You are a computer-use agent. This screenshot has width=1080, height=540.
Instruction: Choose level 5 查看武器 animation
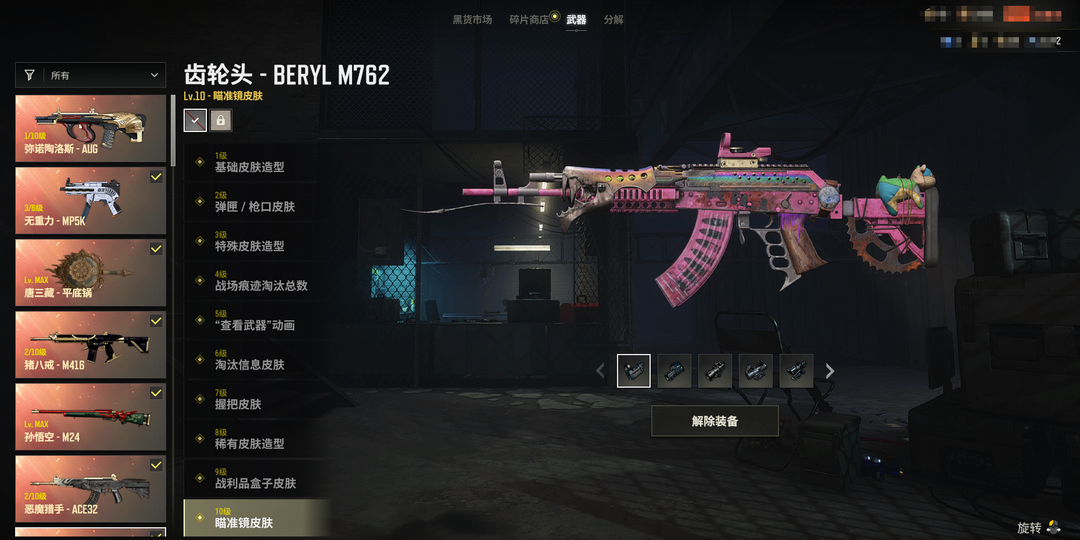[257, 321]
